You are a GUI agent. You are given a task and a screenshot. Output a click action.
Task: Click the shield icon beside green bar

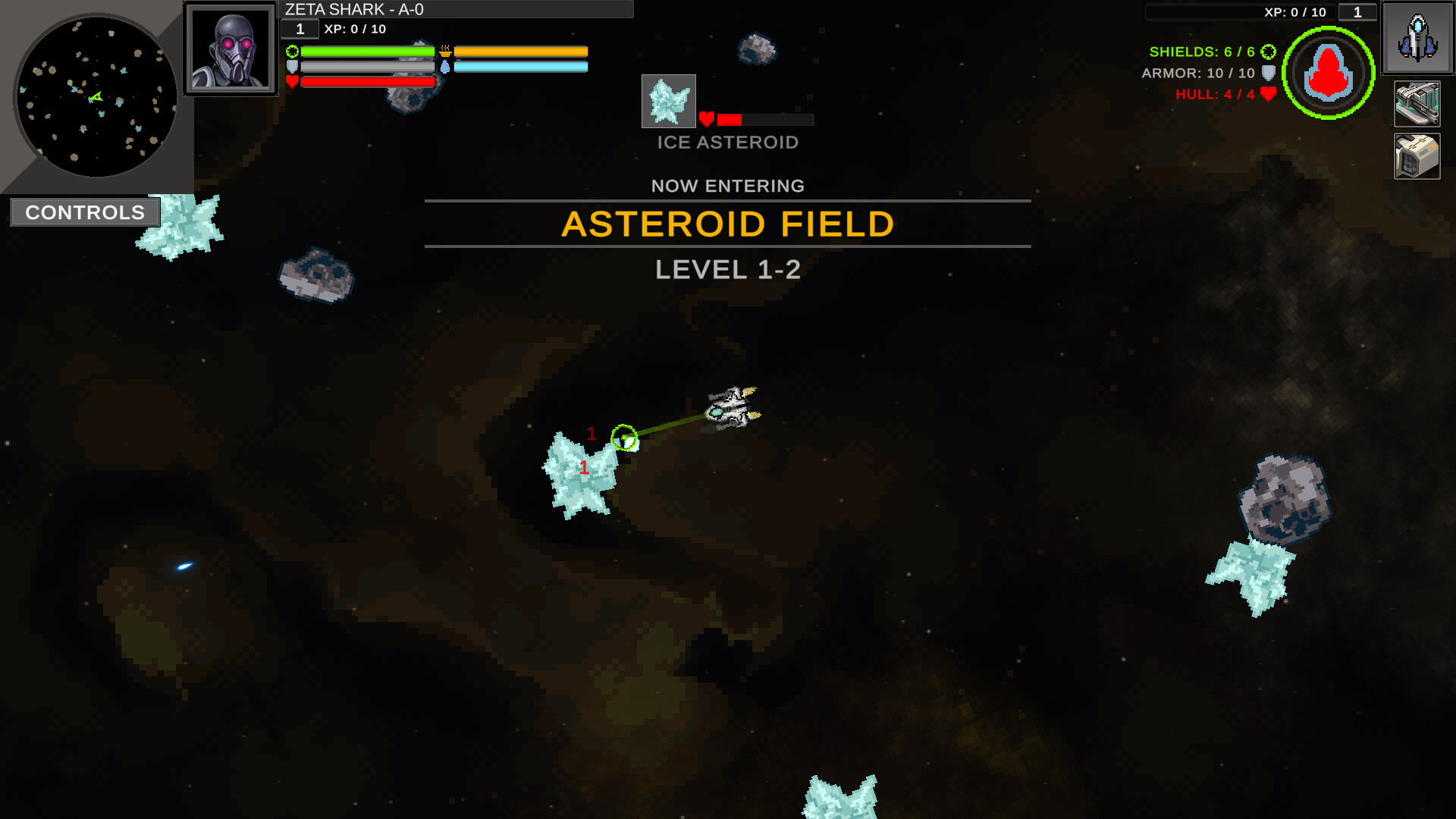(292, 51)
